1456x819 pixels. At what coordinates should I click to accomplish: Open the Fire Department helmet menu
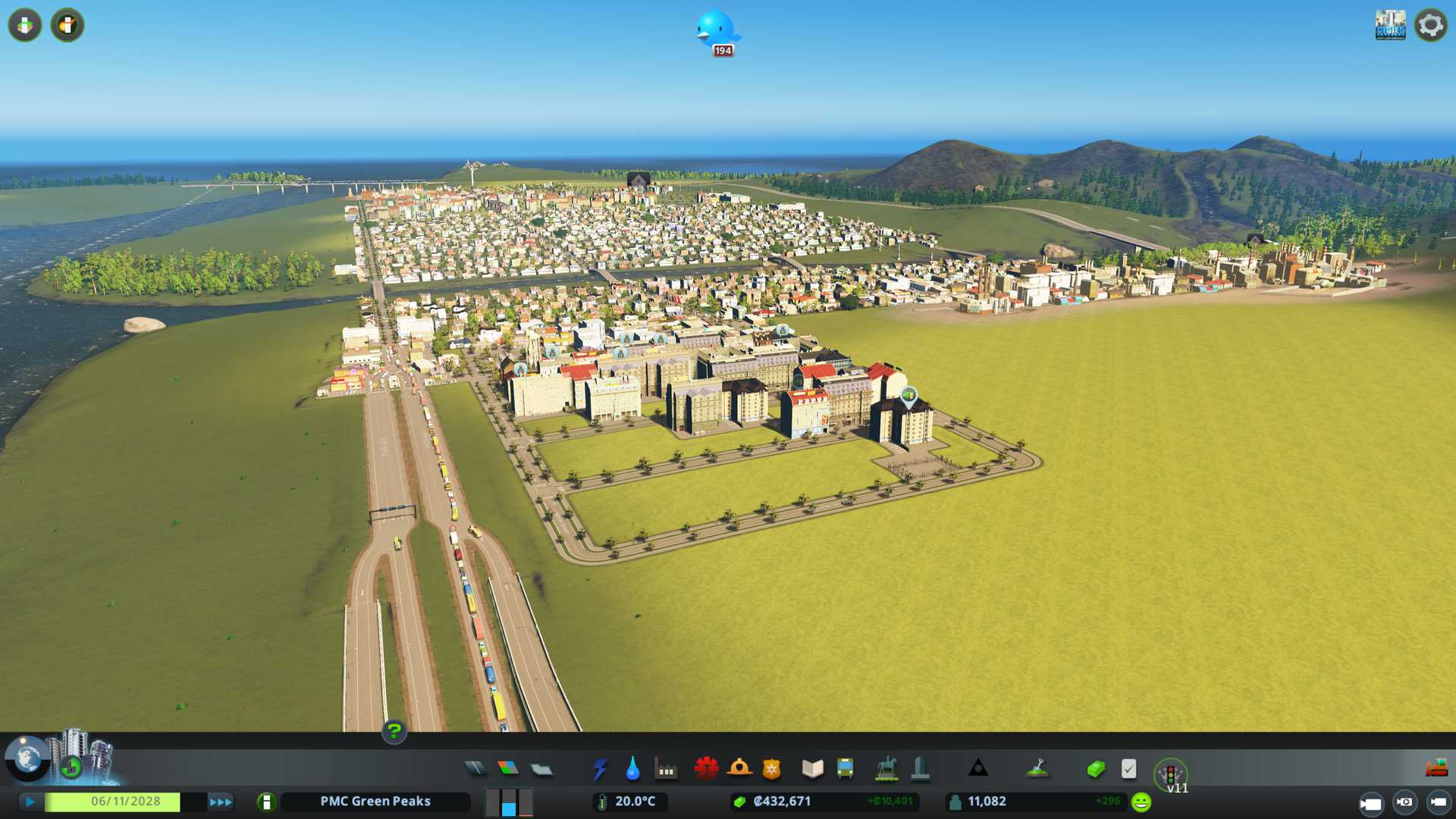coord(739,769)
